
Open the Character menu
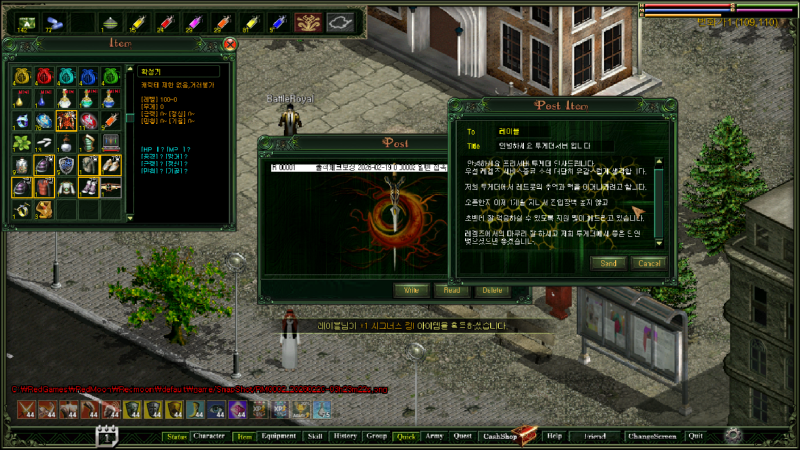(x=209, y=436)
